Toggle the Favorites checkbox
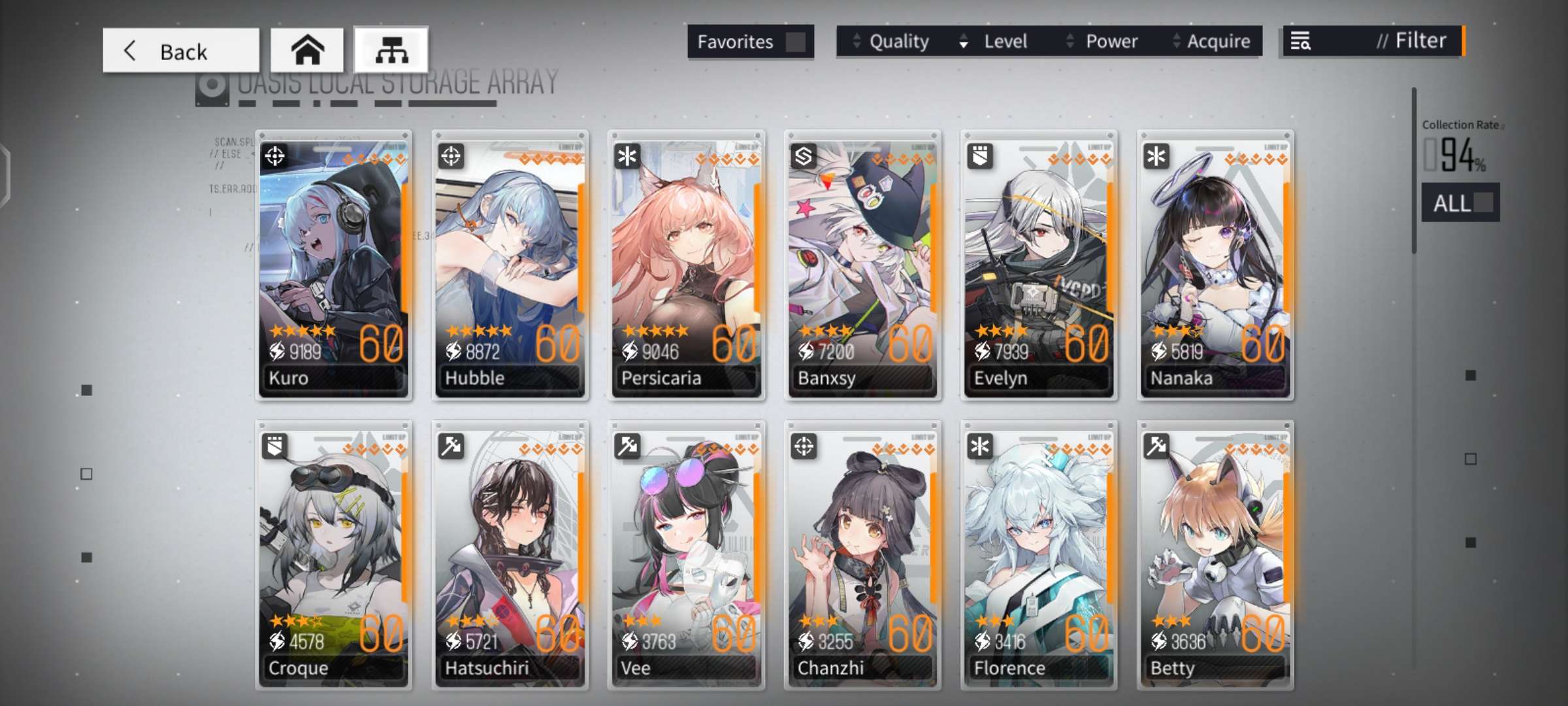Screen dimensions: 1568x706 pyautogui.click(x=794, y=42)
